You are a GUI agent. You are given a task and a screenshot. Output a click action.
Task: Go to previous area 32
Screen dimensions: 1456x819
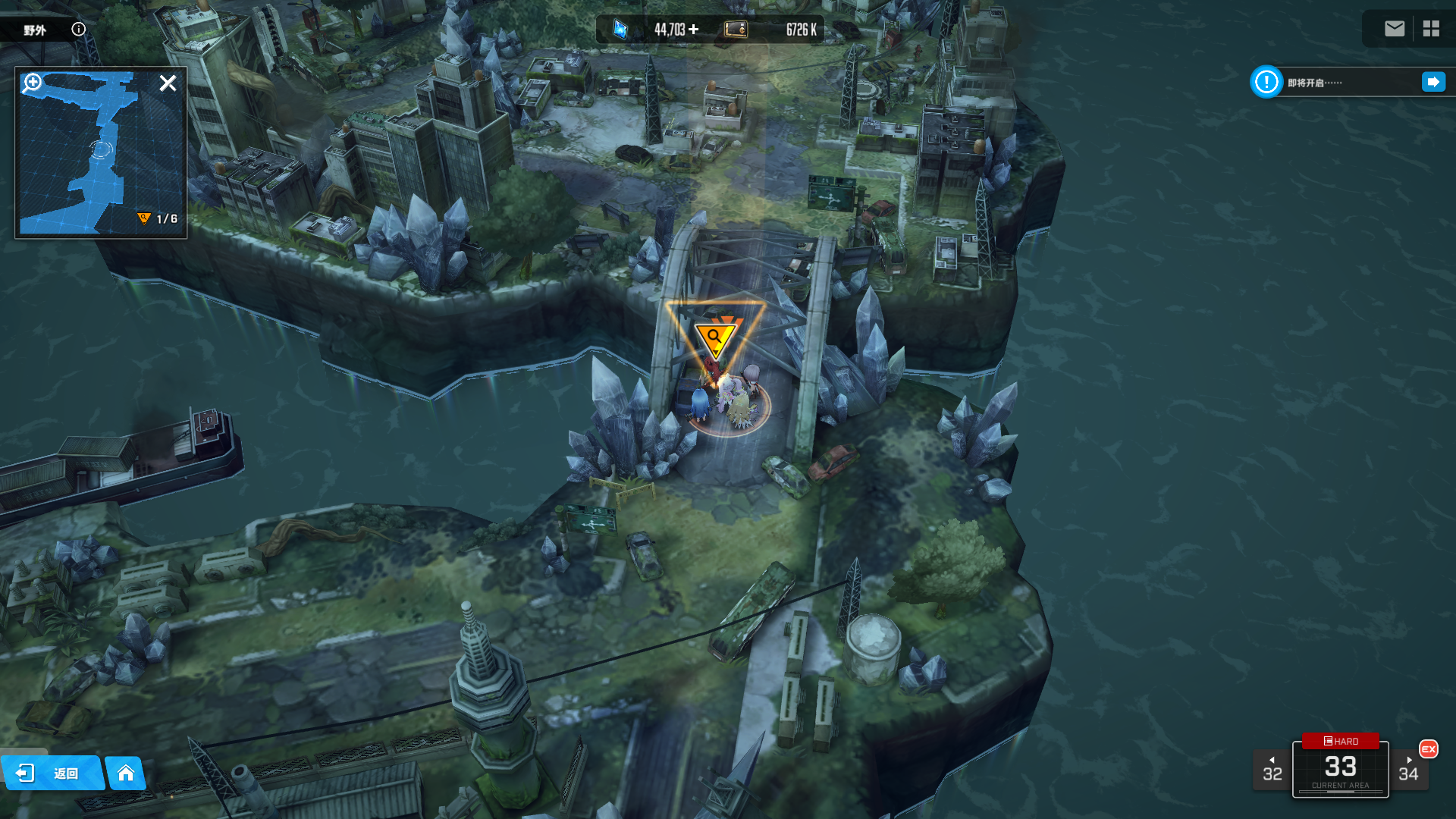click(1272, 770)
